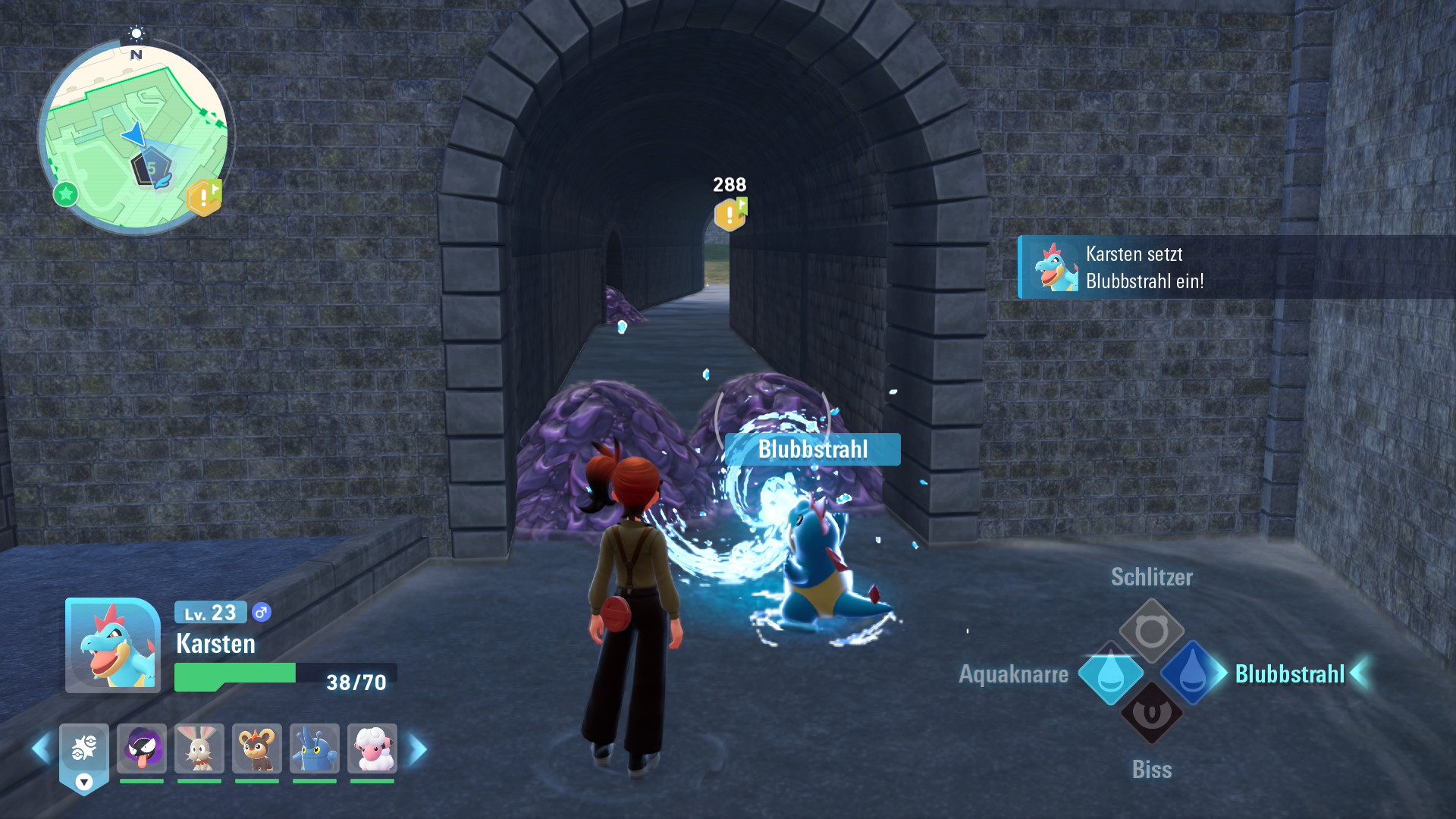
Task: Pick Flaaffy from the party bar
Action: [x=372, y=748]
